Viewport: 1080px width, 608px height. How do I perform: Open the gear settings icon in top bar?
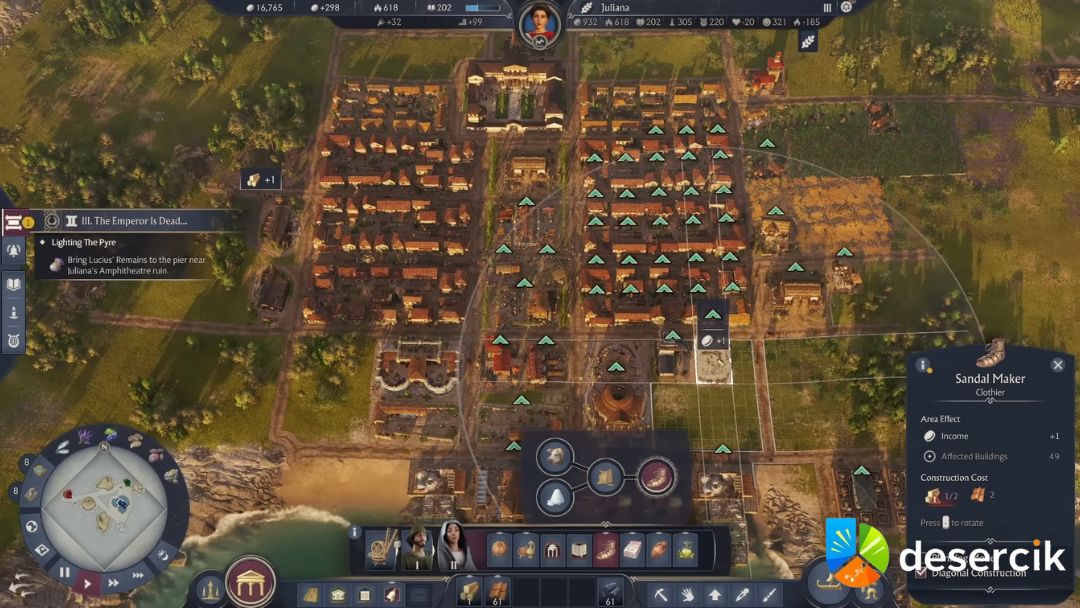(x=846, y=7)
